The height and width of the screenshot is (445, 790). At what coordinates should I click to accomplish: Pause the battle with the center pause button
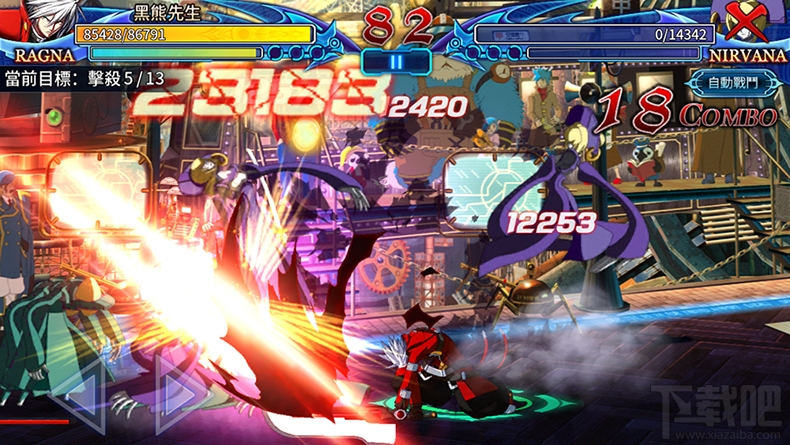point(396,60)
